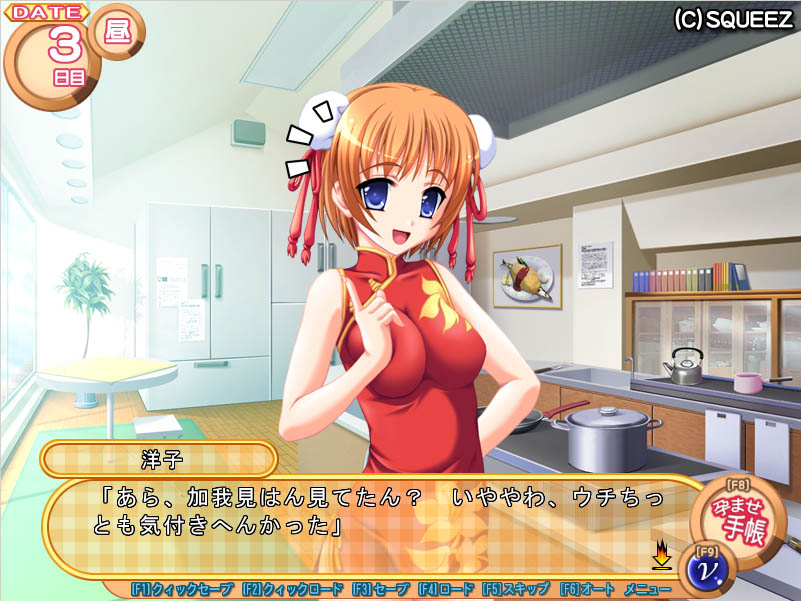Click the Quick Save (クイックセーブ) button
This screenshot has width=801, height=601.
coord(182,590)
